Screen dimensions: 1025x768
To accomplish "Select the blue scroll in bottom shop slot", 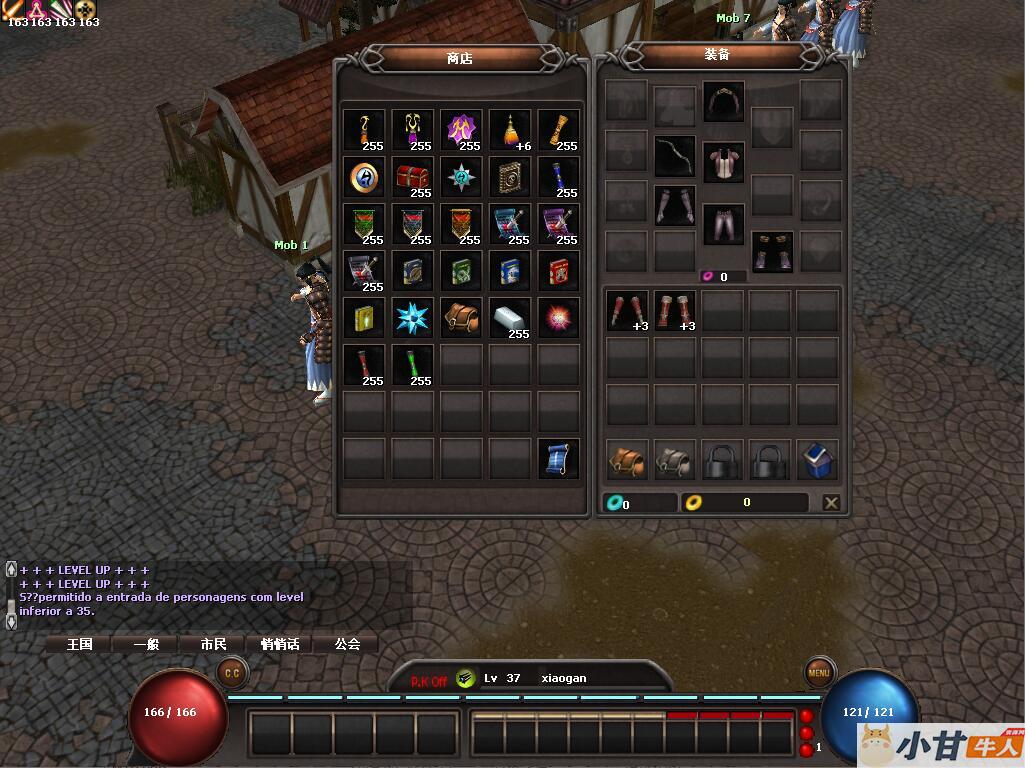I will click(x=558, y=458).
